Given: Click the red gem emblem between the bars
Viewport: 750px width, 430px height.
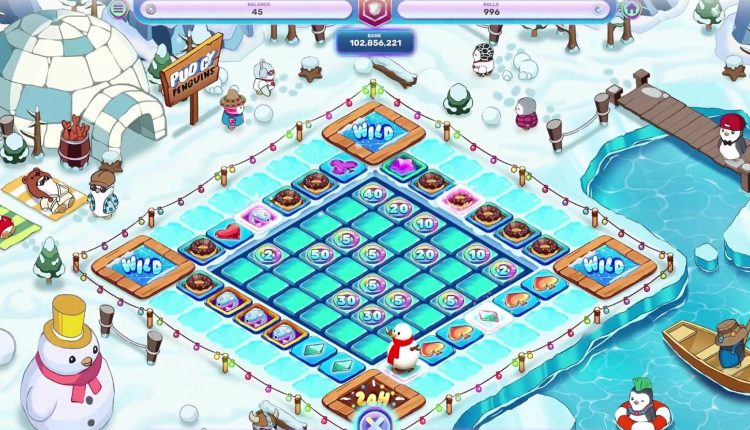Looking at the screenshot, I should click(374, 10).
